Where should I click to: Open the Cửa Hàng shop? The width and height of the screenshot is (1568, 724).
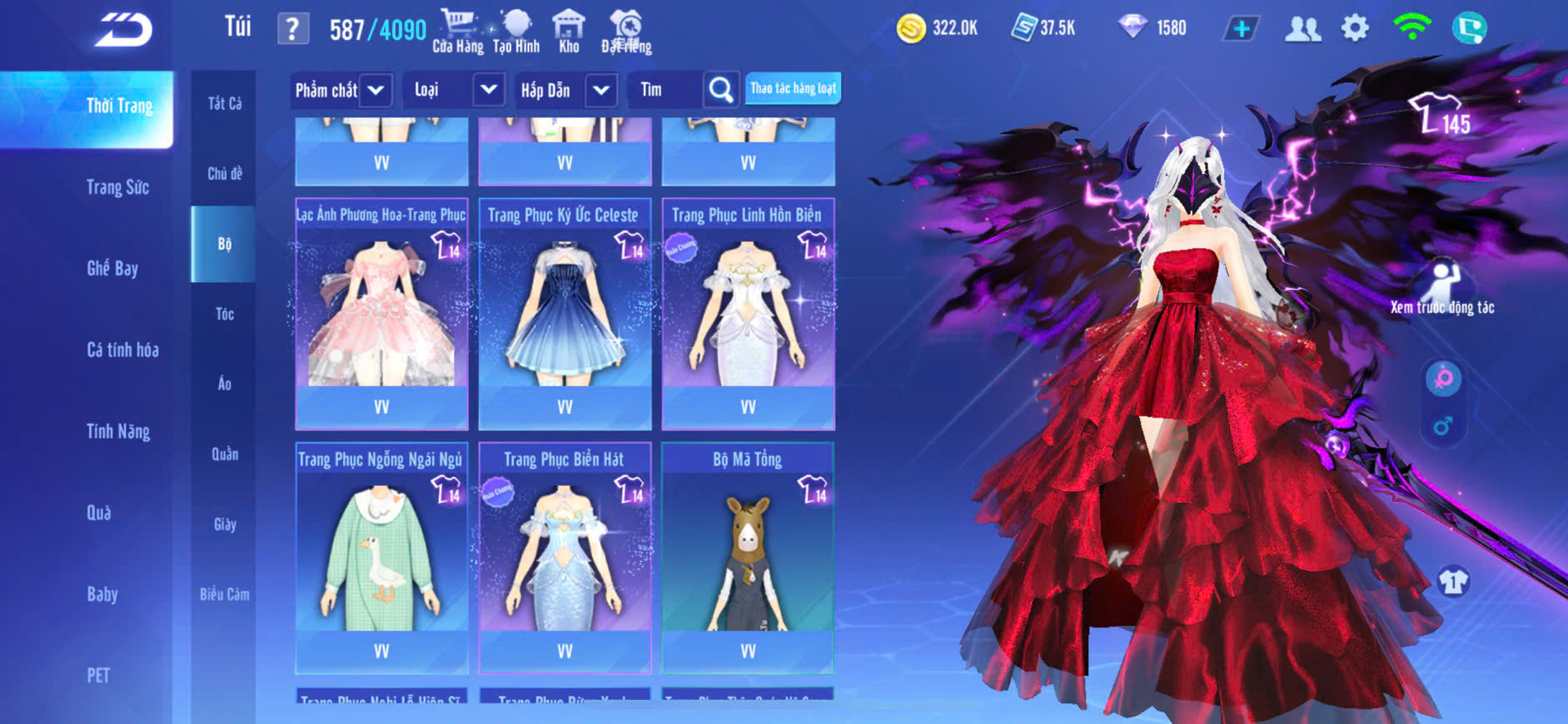point(457,32)
